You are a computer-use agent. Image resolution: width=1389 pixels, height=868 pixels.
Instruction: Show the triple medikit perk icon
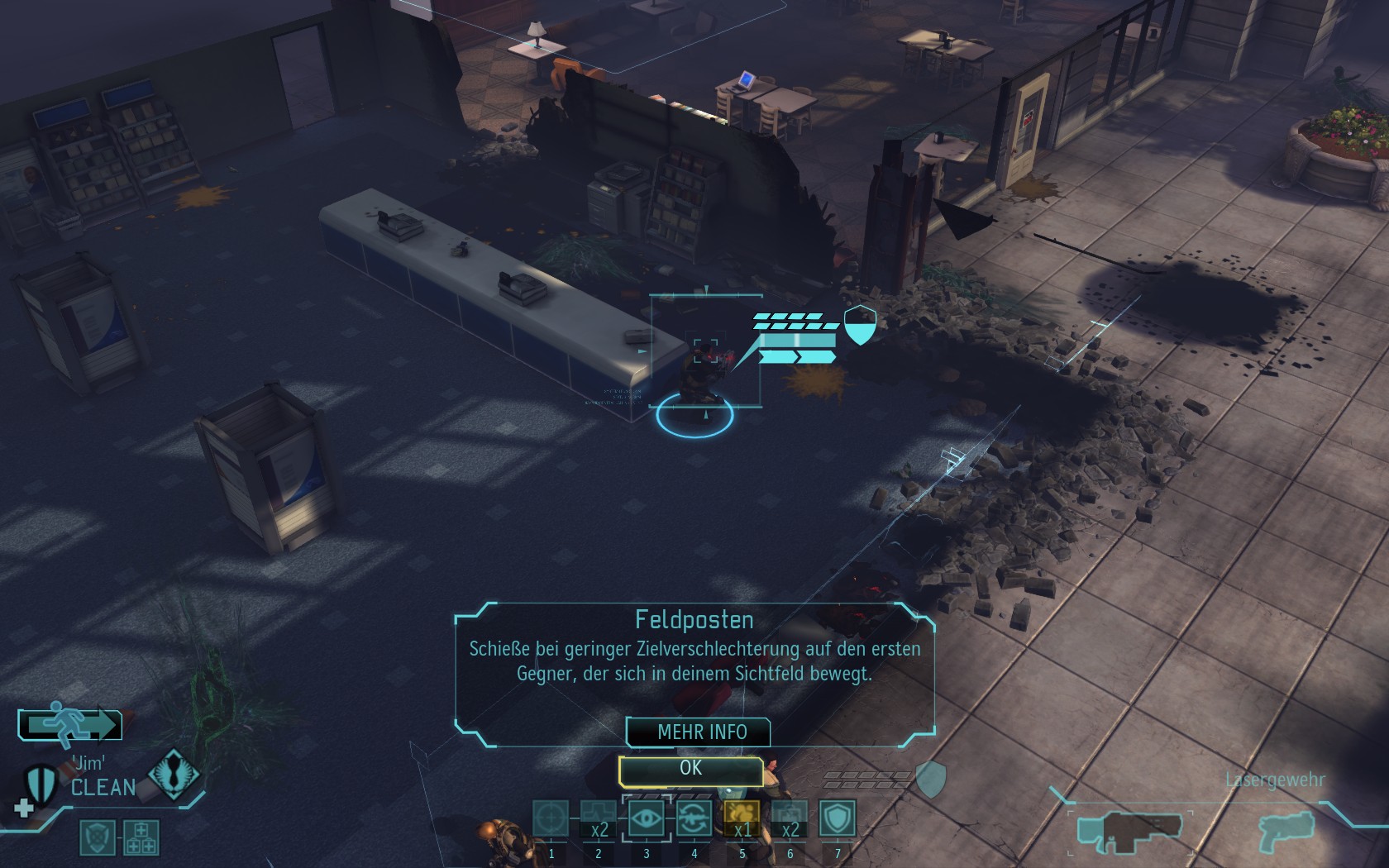click(x=141, y=837)
